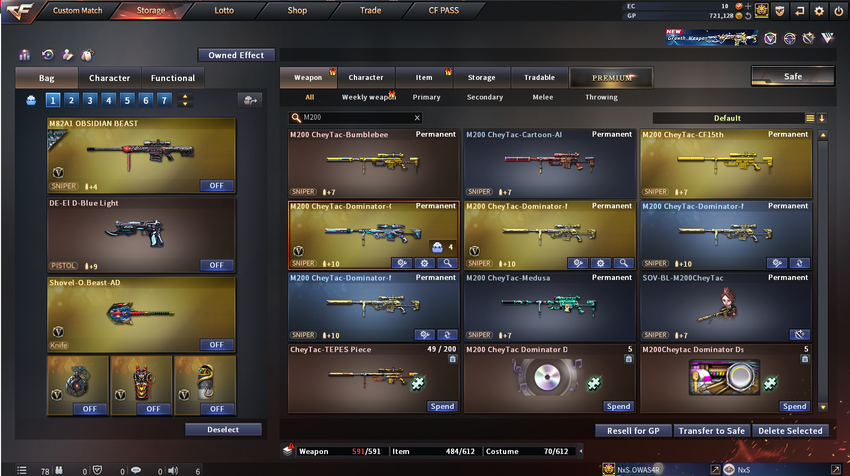
Task: Filter weapons by Melee
Action: [544, 97]
